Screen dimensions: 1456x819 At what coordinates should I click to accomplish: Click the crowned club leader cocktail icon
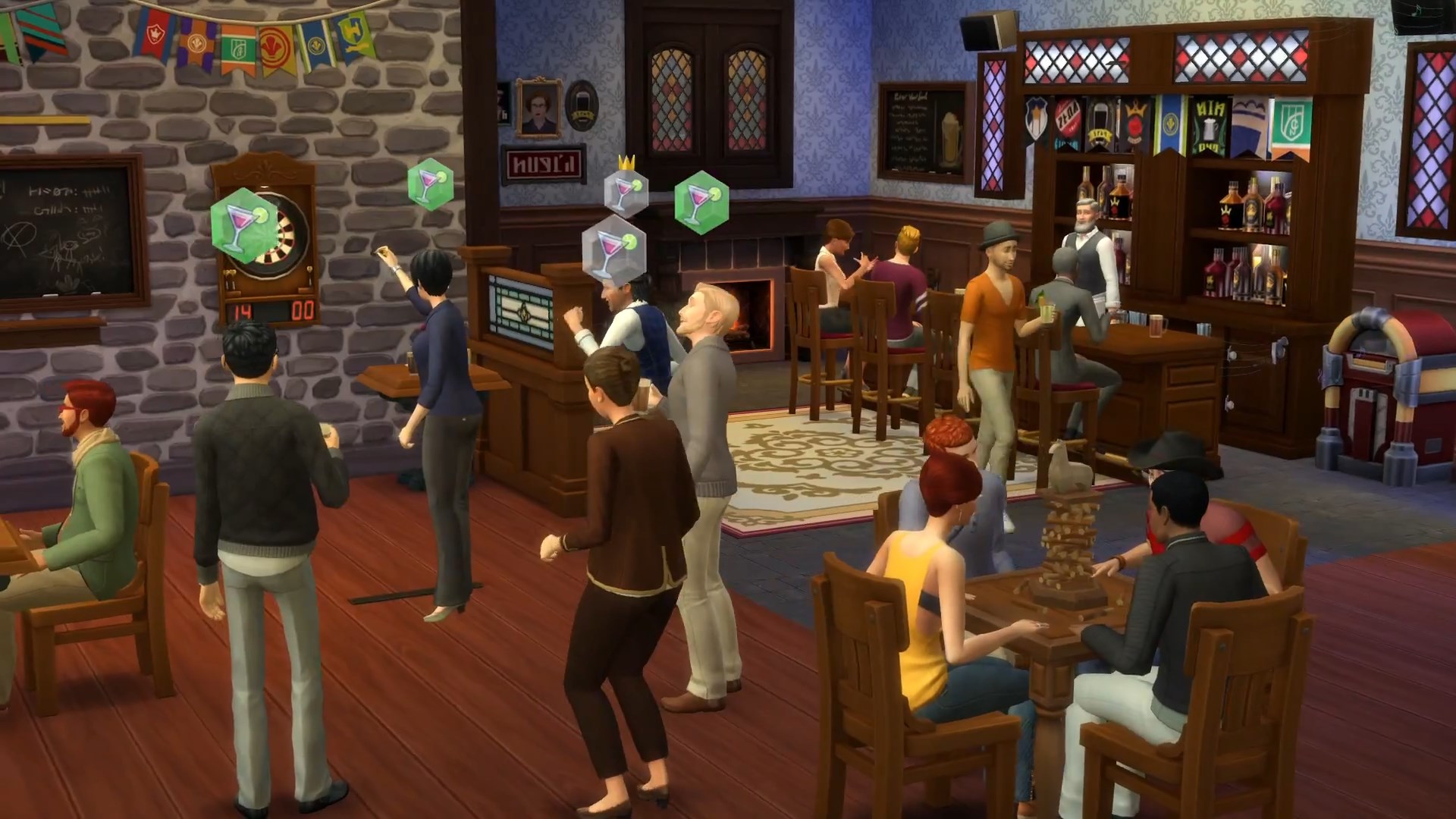pos(626,189)
